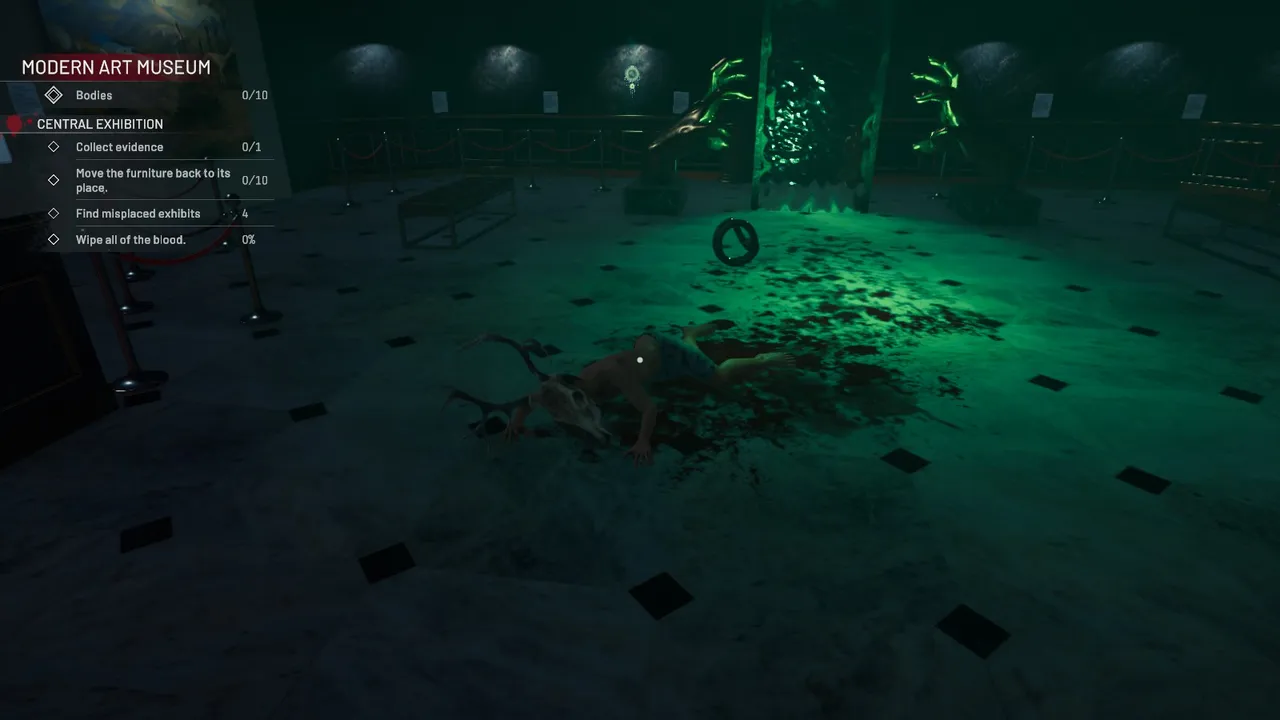Click the 0% blood cleaning progress value
1280x720 pixels.
click(247, 239)
